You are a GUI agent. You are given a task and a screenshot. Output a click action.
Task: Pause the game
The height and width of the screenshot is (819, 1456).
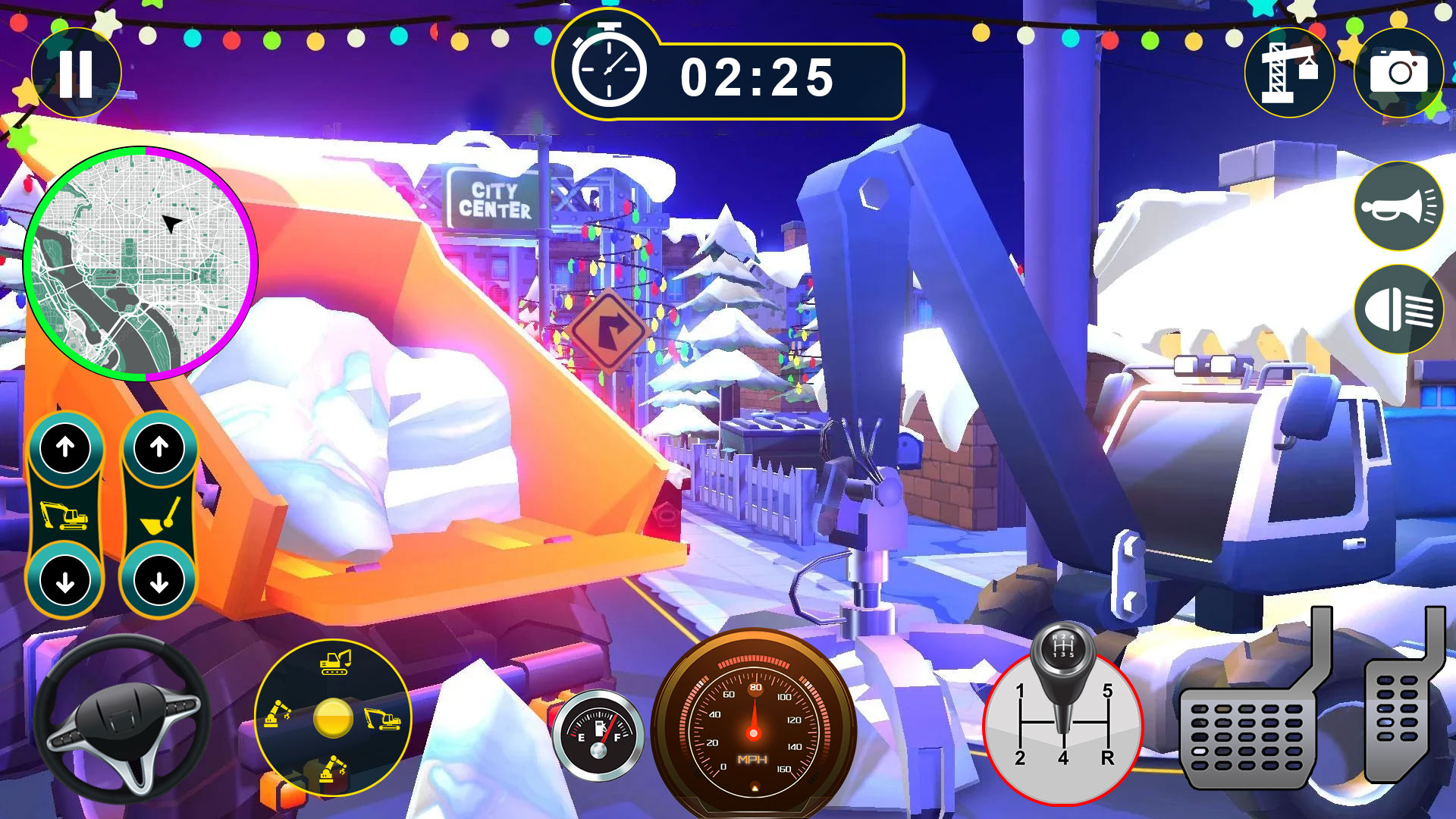pyautogui.click(x=76, y=74)
